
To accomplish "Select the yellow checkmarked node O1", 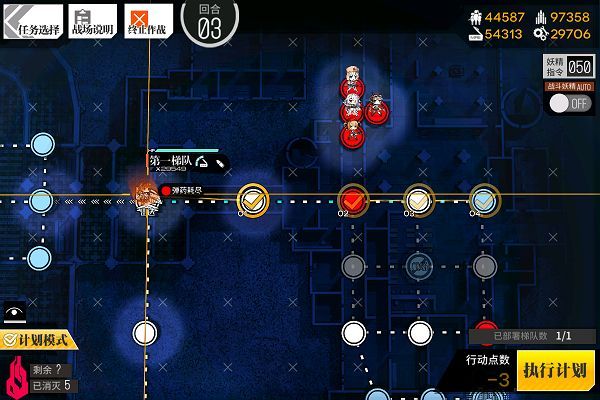I will (253, 199).
